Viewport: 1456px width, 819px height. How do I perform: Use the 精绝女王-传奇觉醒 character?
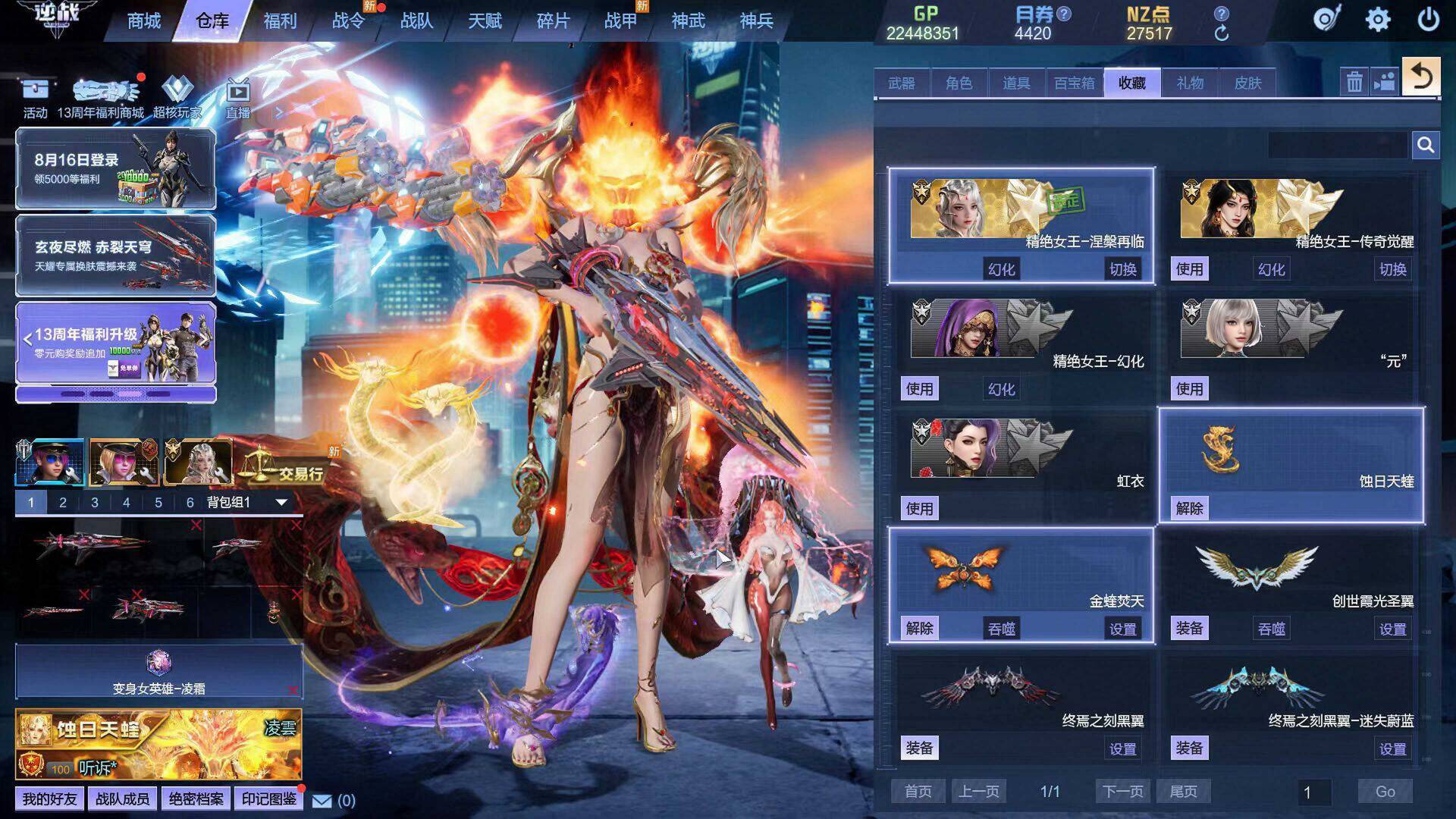[1189, 269]
